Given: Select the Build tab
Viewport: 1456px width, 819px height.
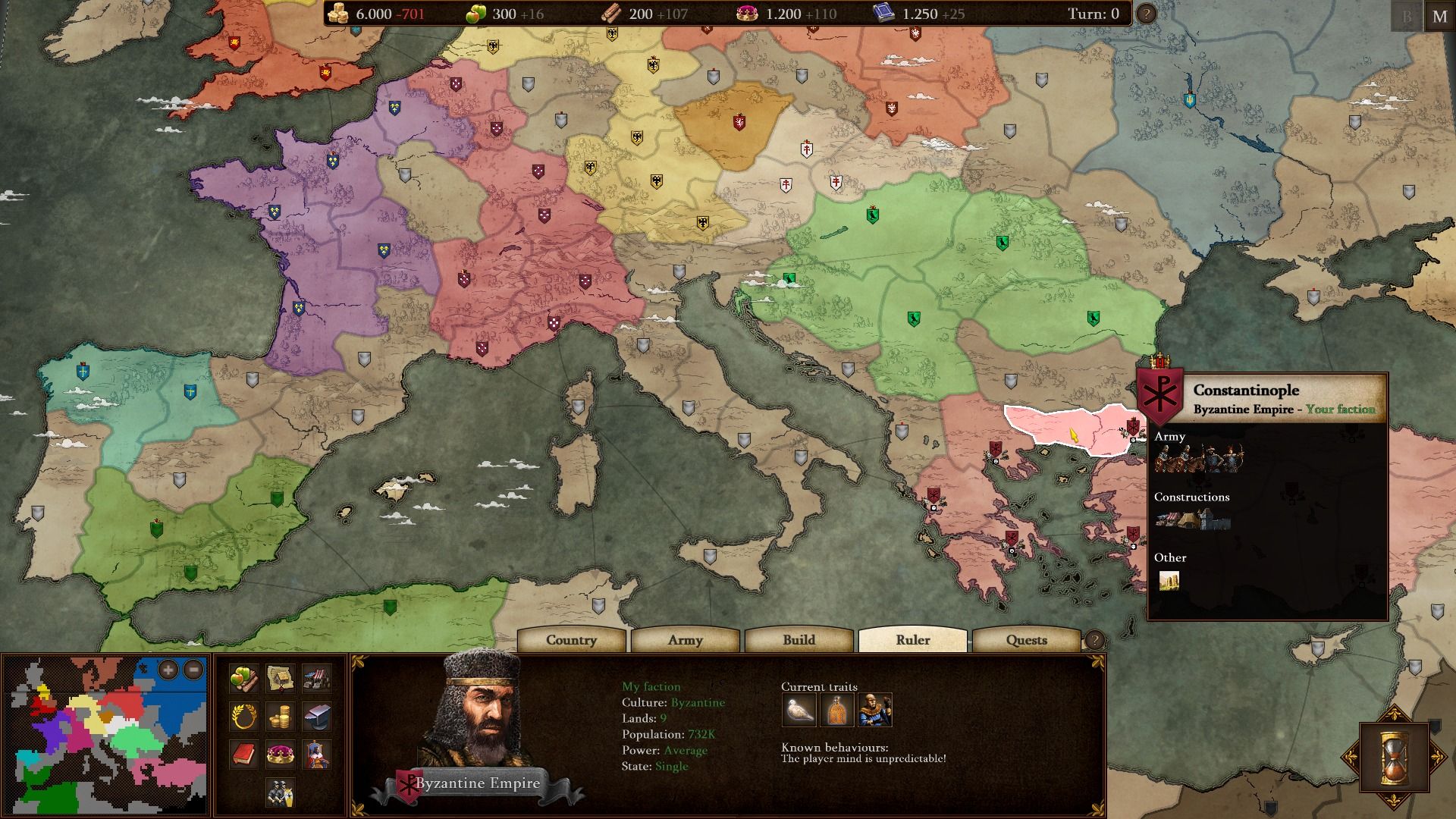Looking at the screenshot, I should pyautogui.click(x=799, y=640).
